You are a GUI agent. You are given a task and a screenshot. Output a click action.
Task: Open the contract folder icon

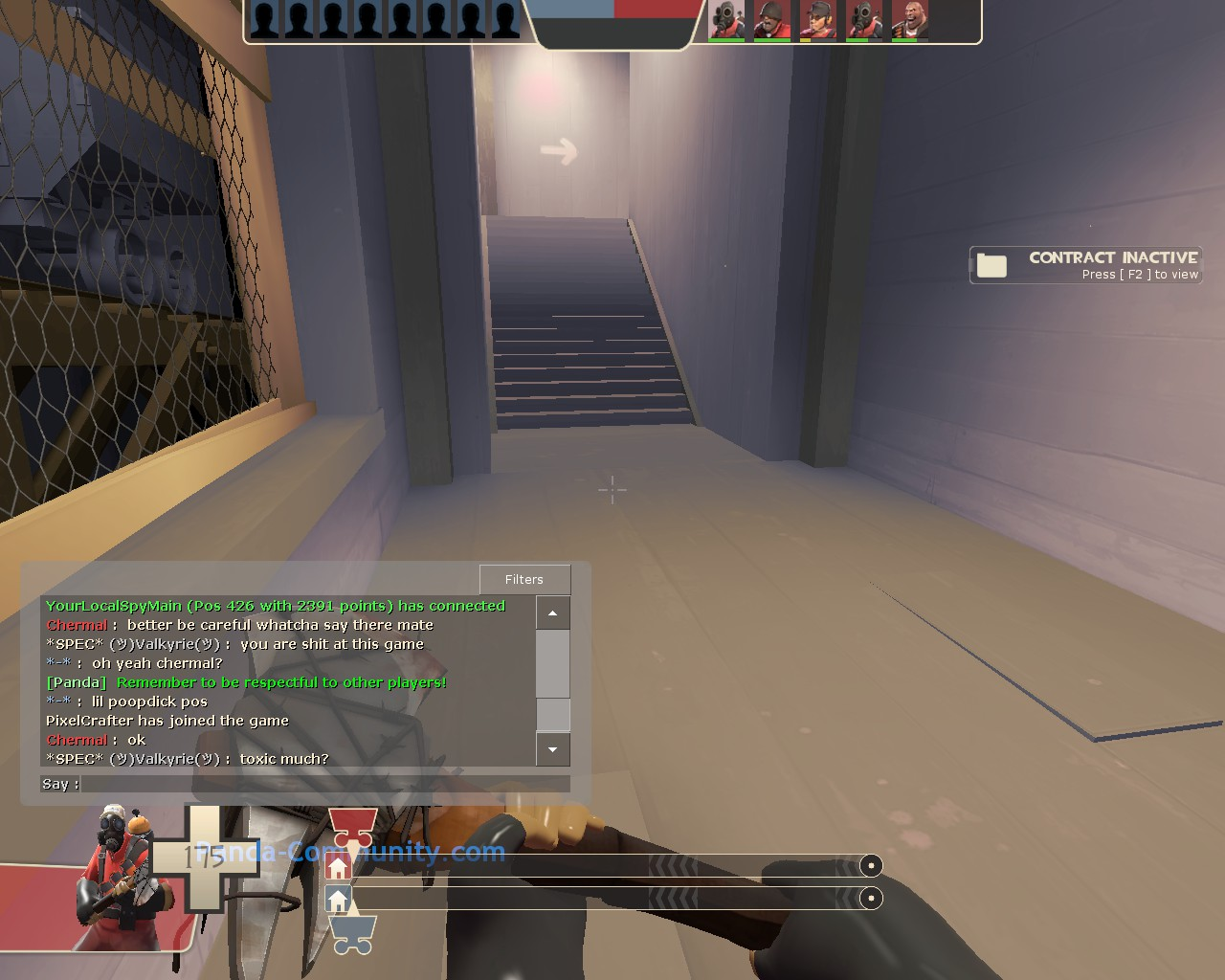[x=991, y=265]
